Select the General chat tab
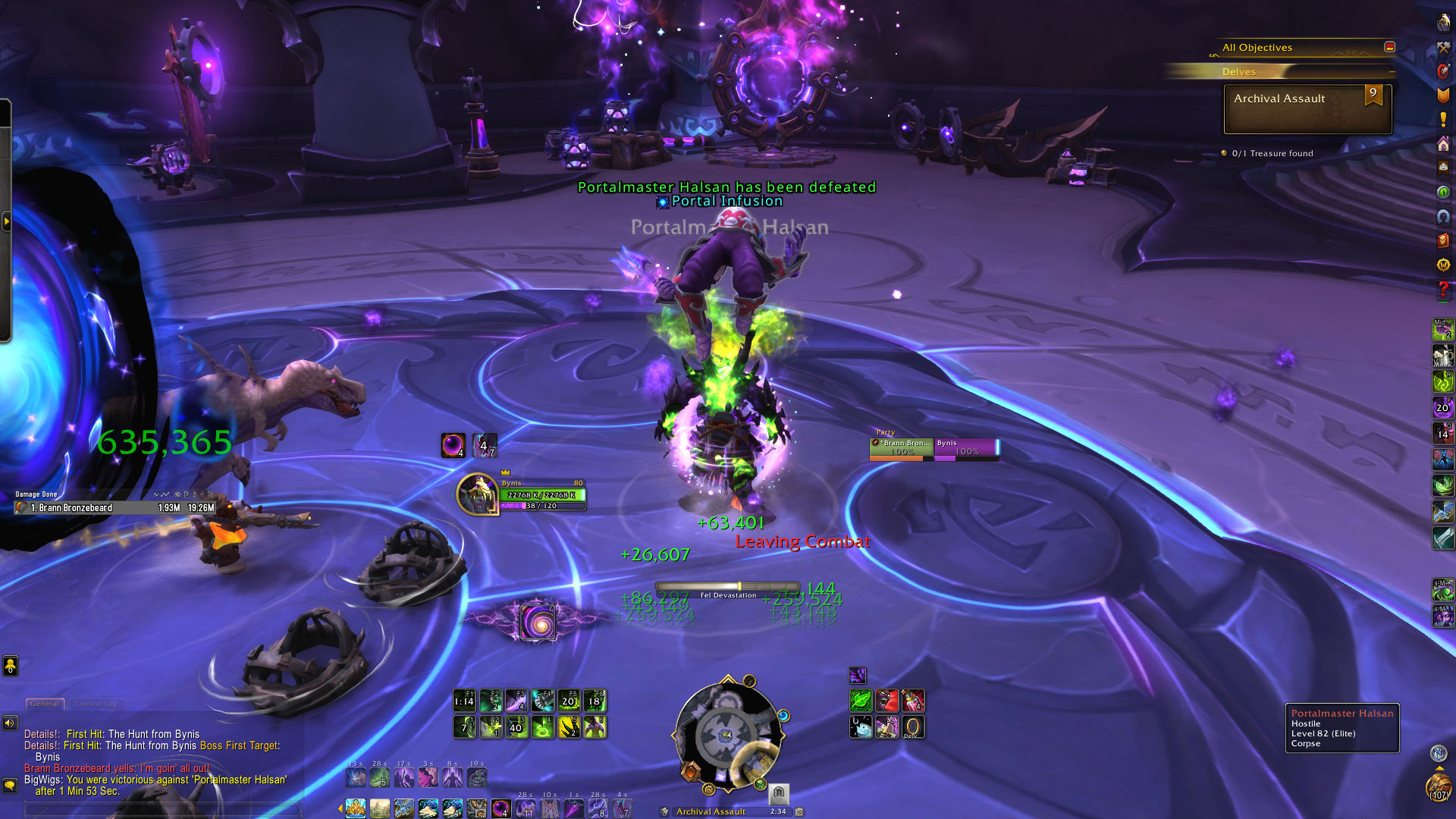This screenshot has width=1456, height=819. point(45,704)
